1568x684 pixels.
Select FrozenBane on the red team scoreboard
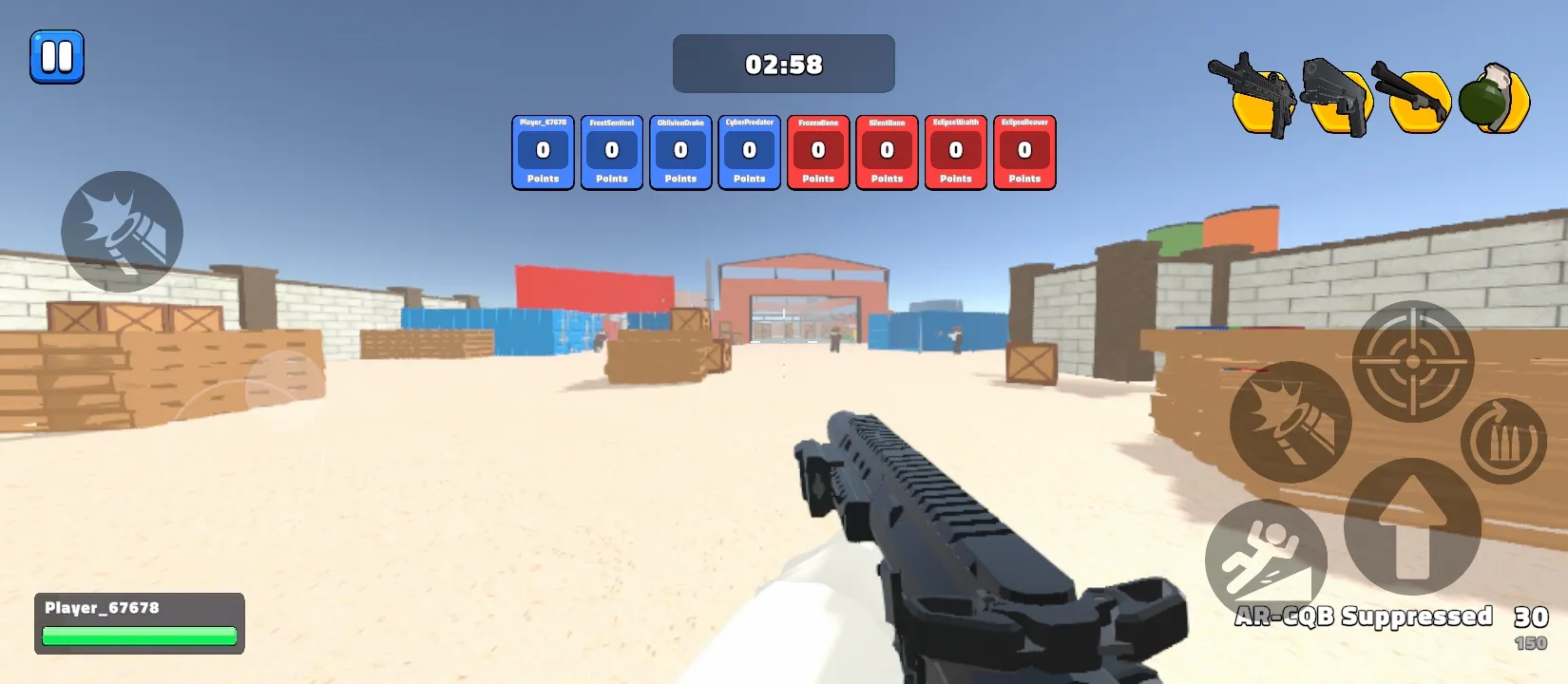817,152
